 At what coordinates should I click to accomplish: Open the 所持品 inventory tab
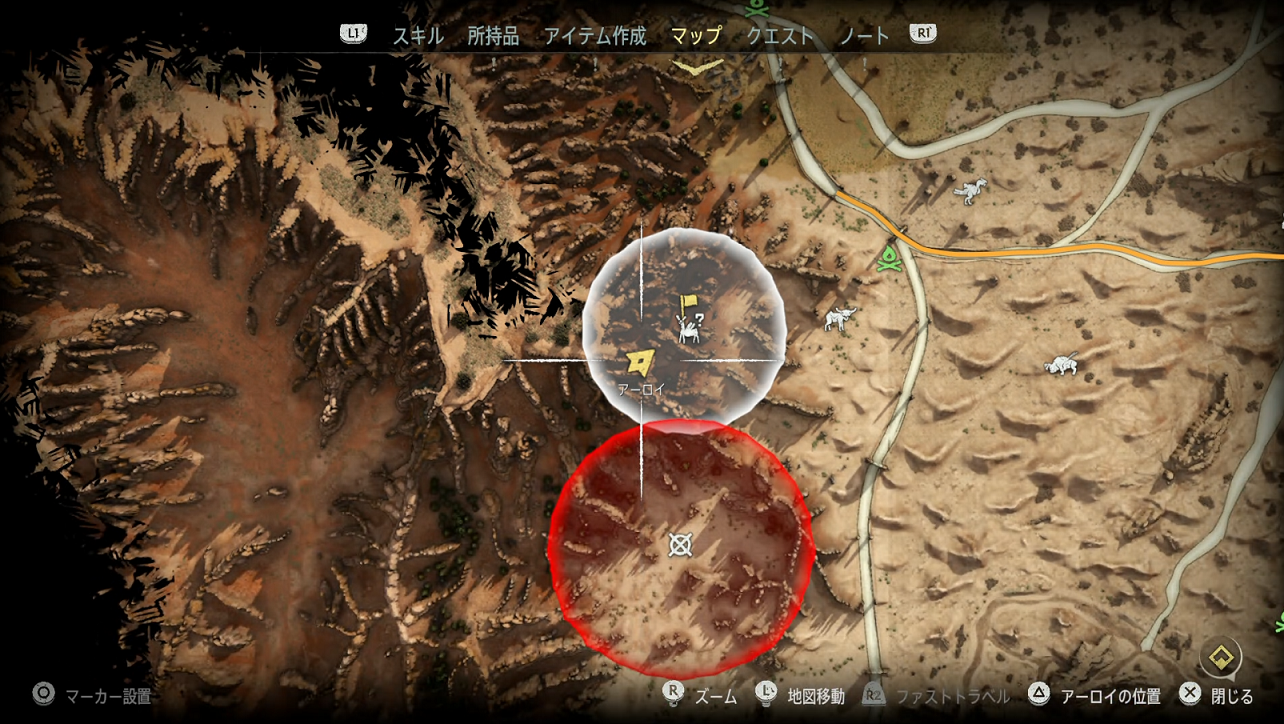point(493,36)
